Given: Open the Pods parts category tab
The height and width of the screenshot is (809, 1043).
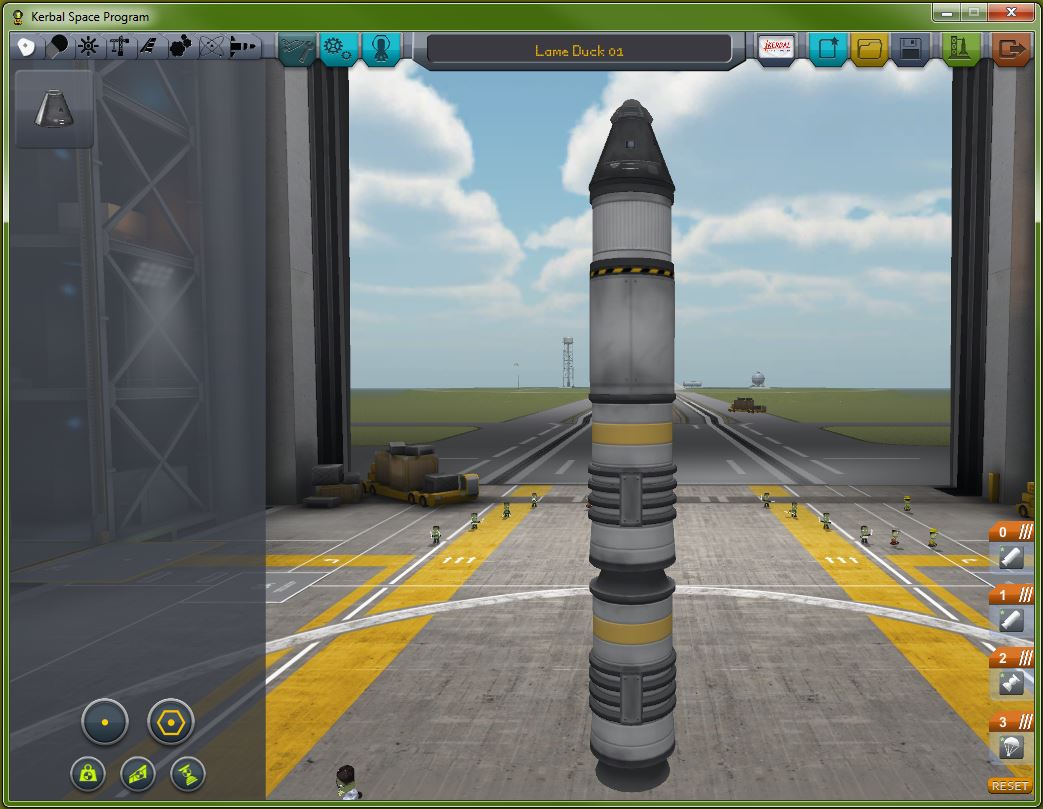Looking at the screenshot, I should pos(25,47).
